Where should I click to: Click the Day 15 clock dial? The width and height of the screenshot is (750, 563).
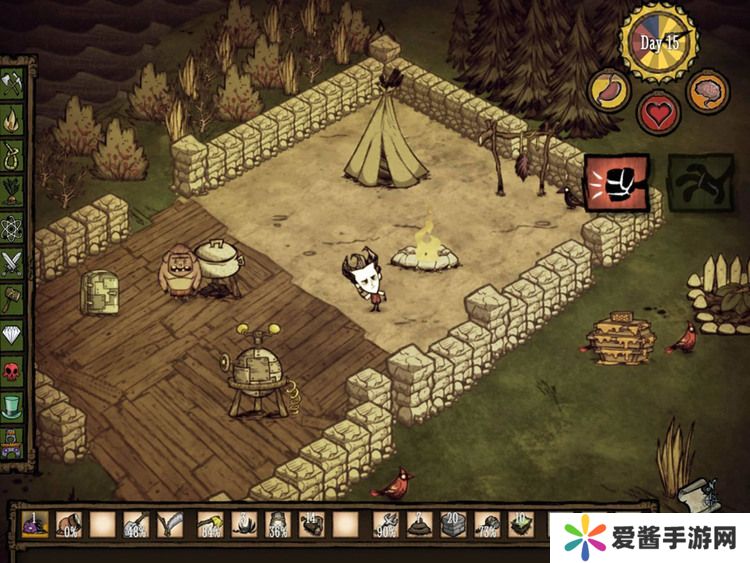tap(659, 43)
